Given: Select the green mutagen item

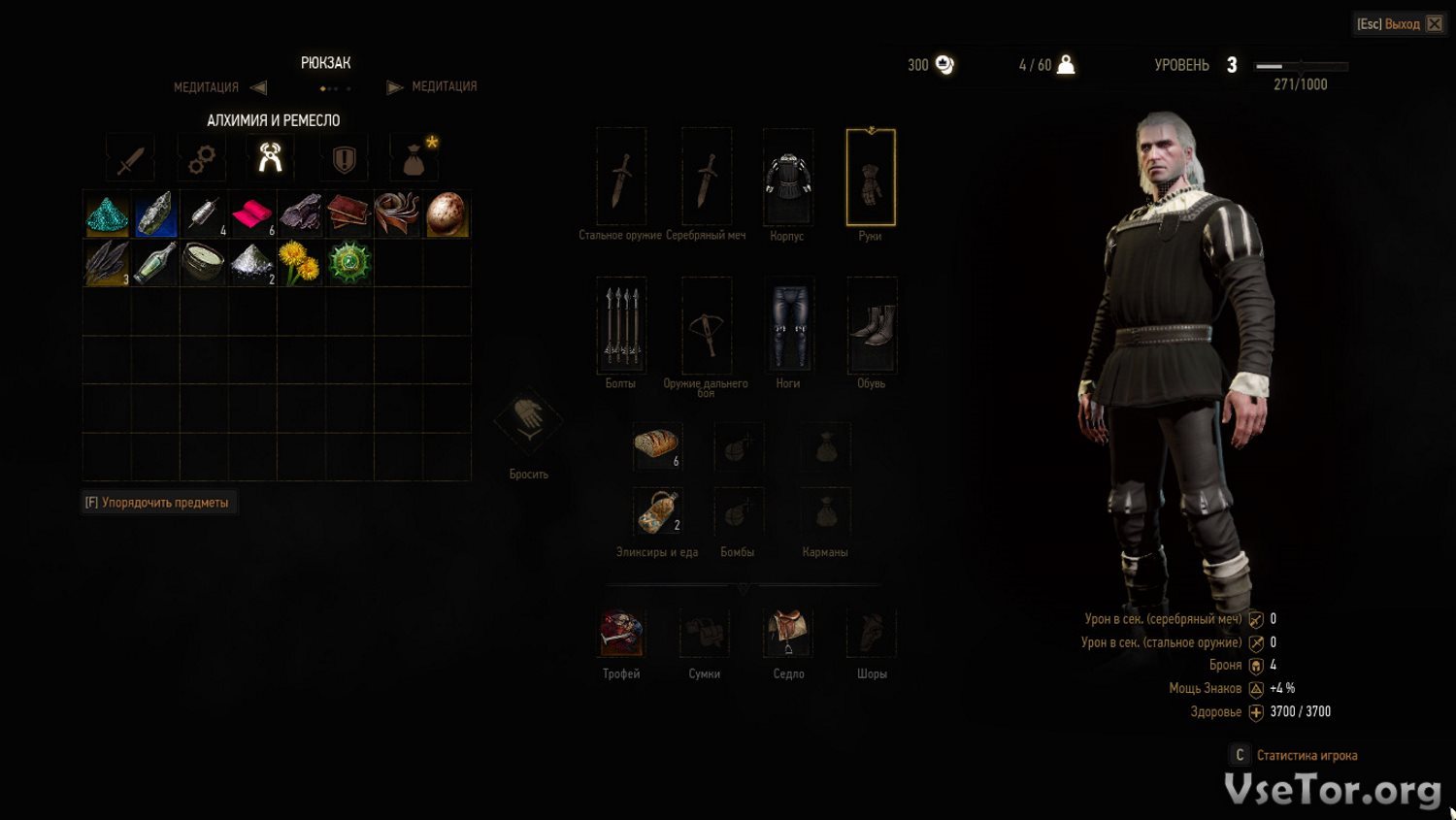Looking at the screenshot, I should point(348,263).
